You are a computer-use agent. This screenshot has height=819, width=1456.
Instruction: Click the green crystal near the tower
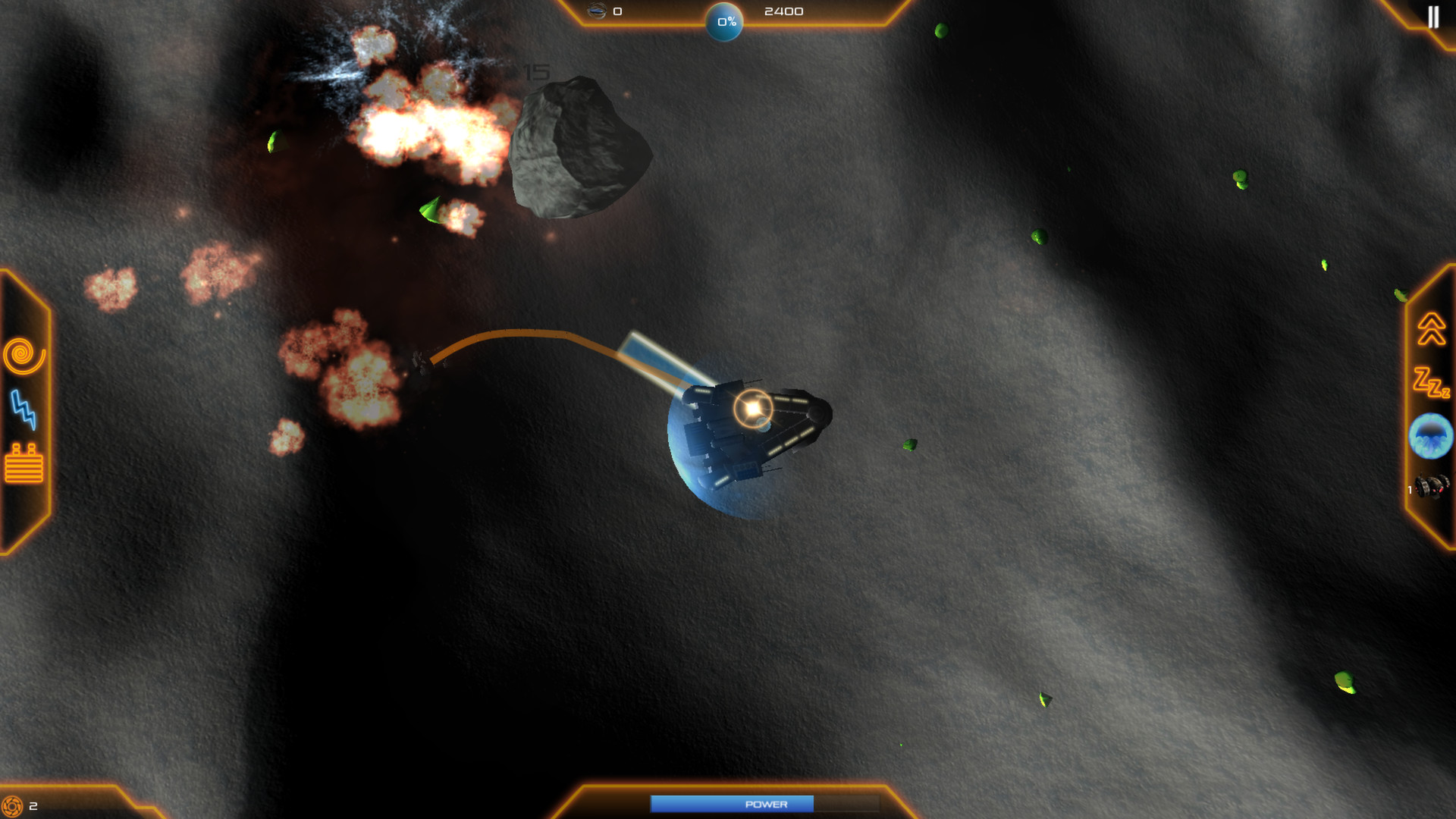909,446
